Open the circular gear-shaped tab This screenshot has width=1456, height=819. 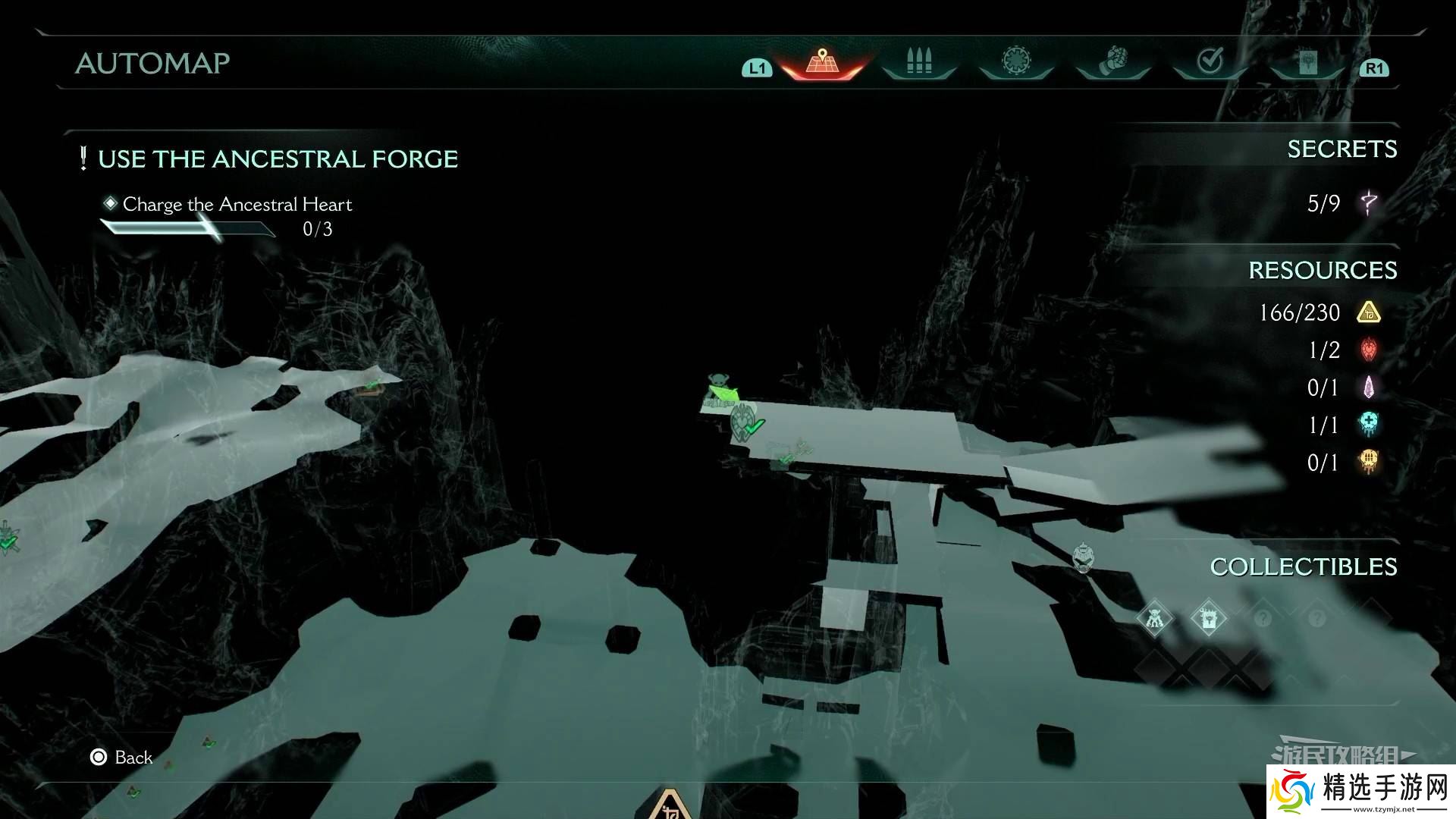pyautogui.click(x=1016, y=61)
